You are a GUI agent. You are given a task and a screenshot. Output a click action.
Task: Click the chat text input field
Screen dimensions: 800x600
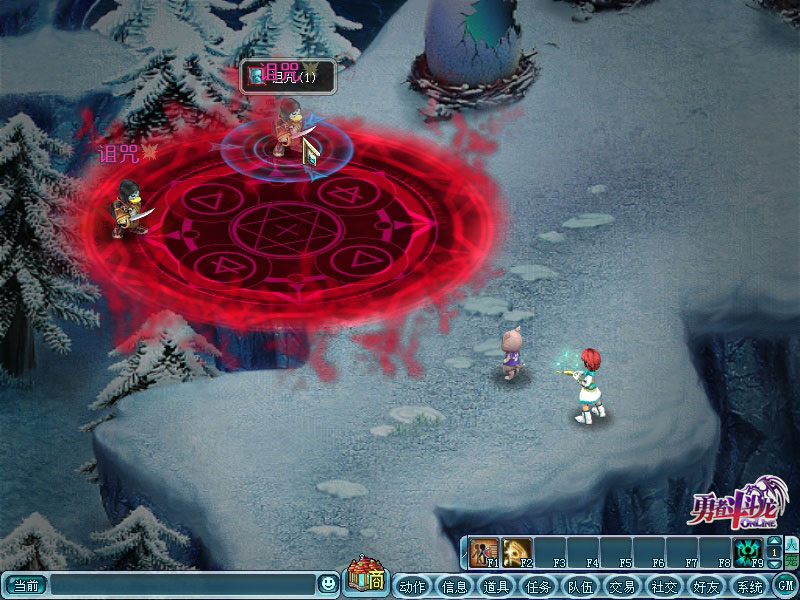click(x=183, y=584)
